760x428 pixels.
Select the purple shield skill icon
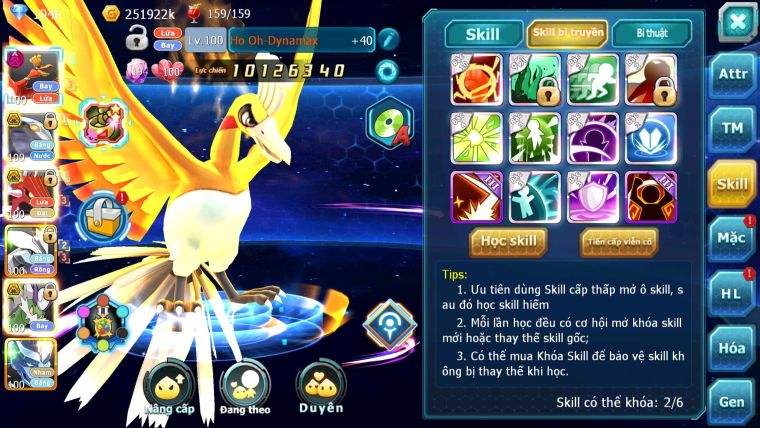point(593,196)
